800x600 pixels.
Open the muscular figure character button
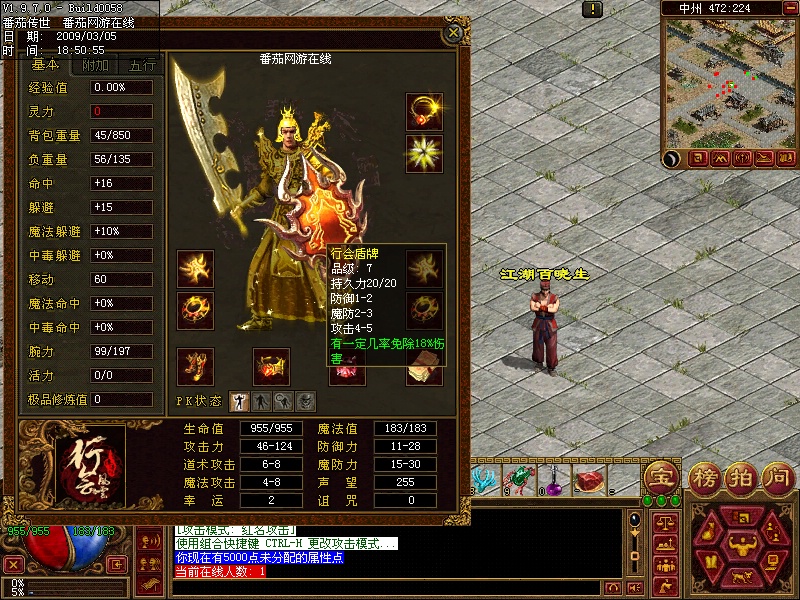[x=741, y=547]
